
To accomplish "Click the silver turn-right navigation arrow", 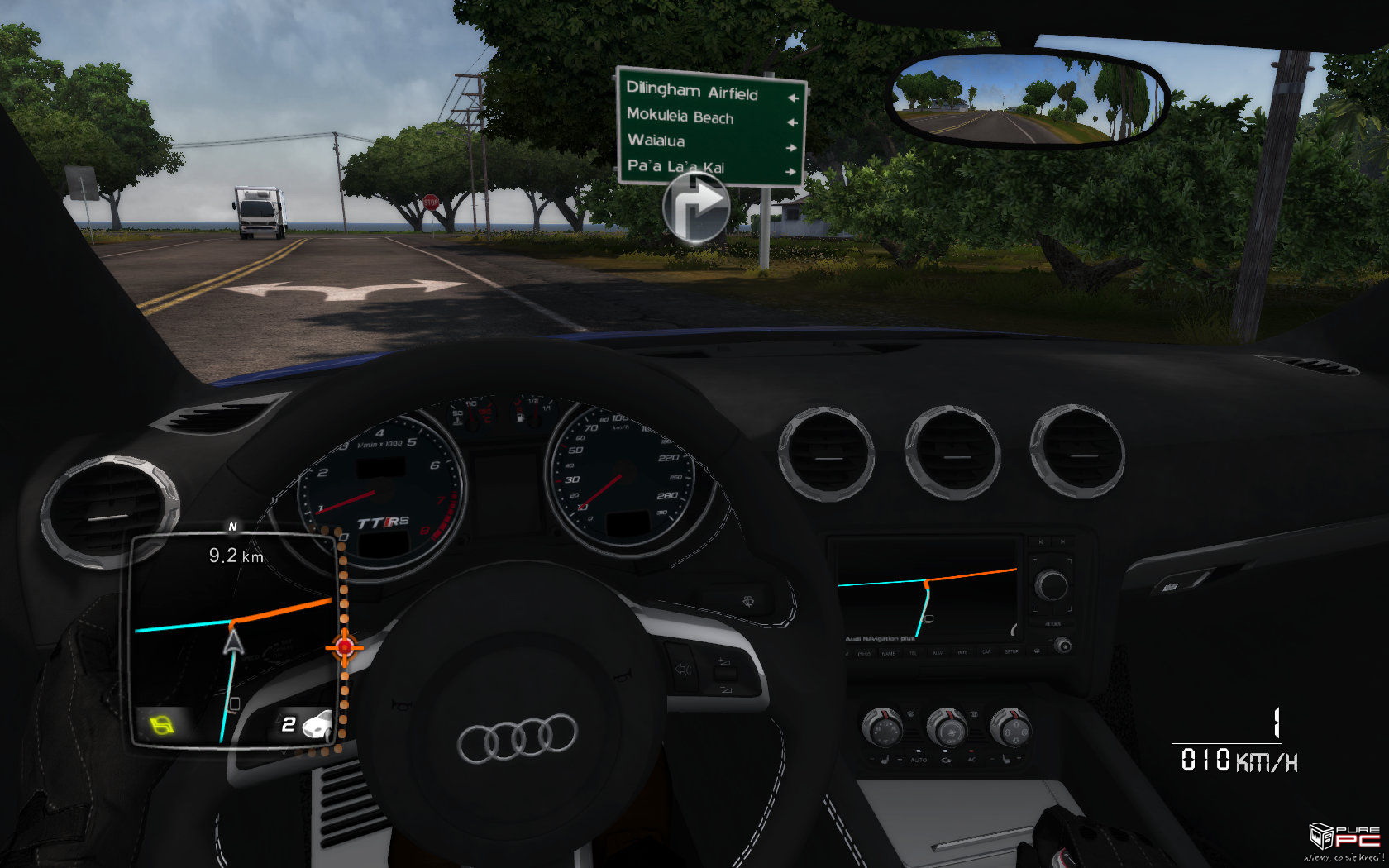I will coord(696,209).
